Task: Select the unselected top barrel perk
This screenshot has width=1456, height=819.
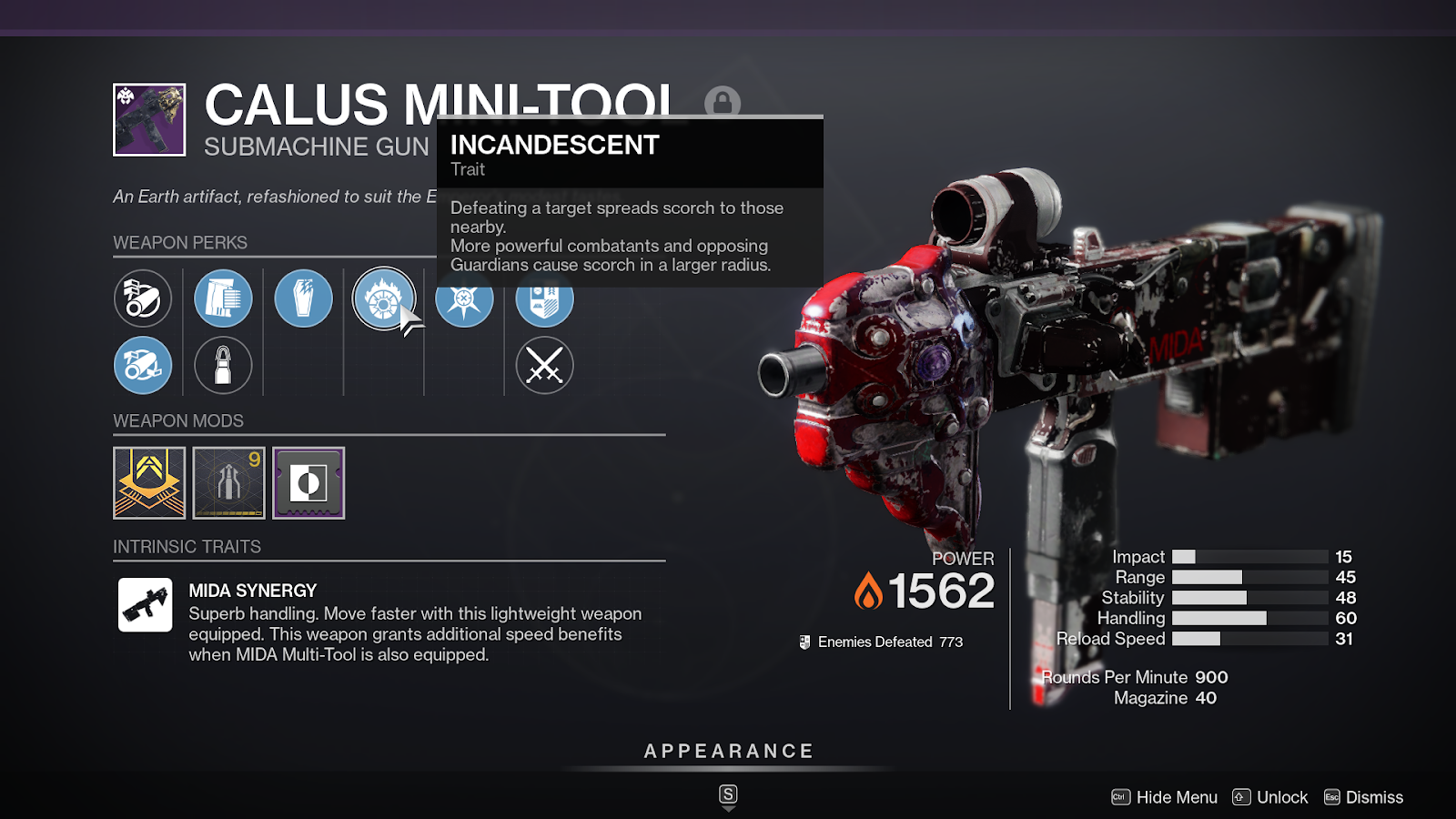Action: (x=143, y=298)
